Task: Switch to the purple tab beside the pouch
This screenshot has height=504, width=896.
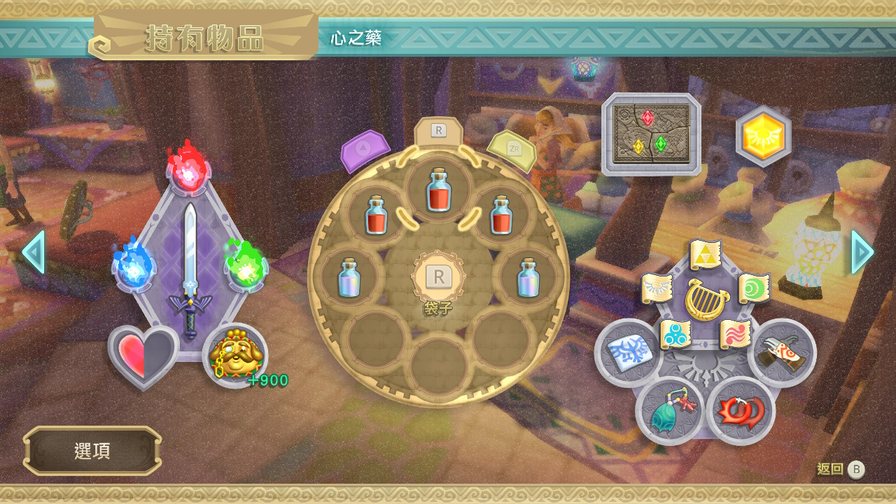Action: (x=365, y=151)
